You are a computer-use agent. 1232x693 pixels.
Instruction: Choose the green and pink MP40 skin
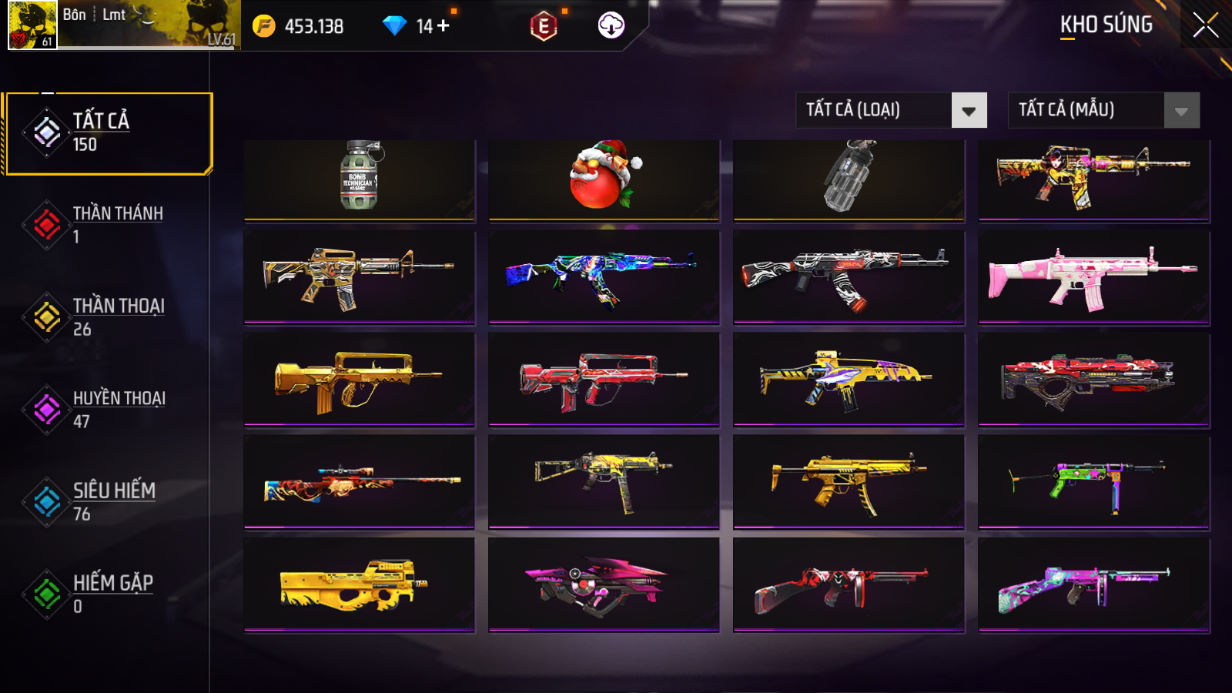(x=1093, y=482)
